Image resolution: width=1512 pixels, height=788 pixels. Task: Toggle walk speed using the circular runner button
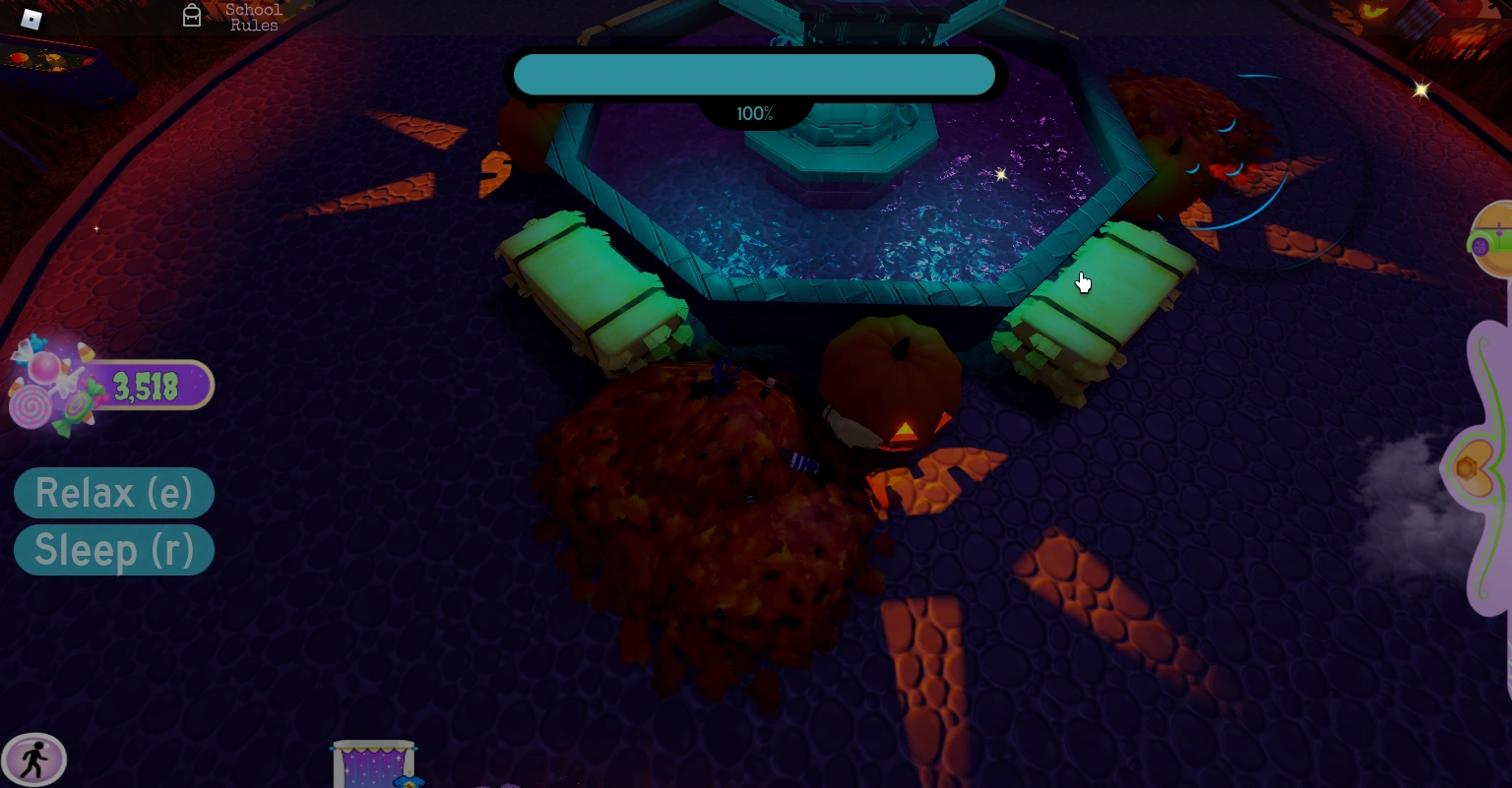point(34,758)
